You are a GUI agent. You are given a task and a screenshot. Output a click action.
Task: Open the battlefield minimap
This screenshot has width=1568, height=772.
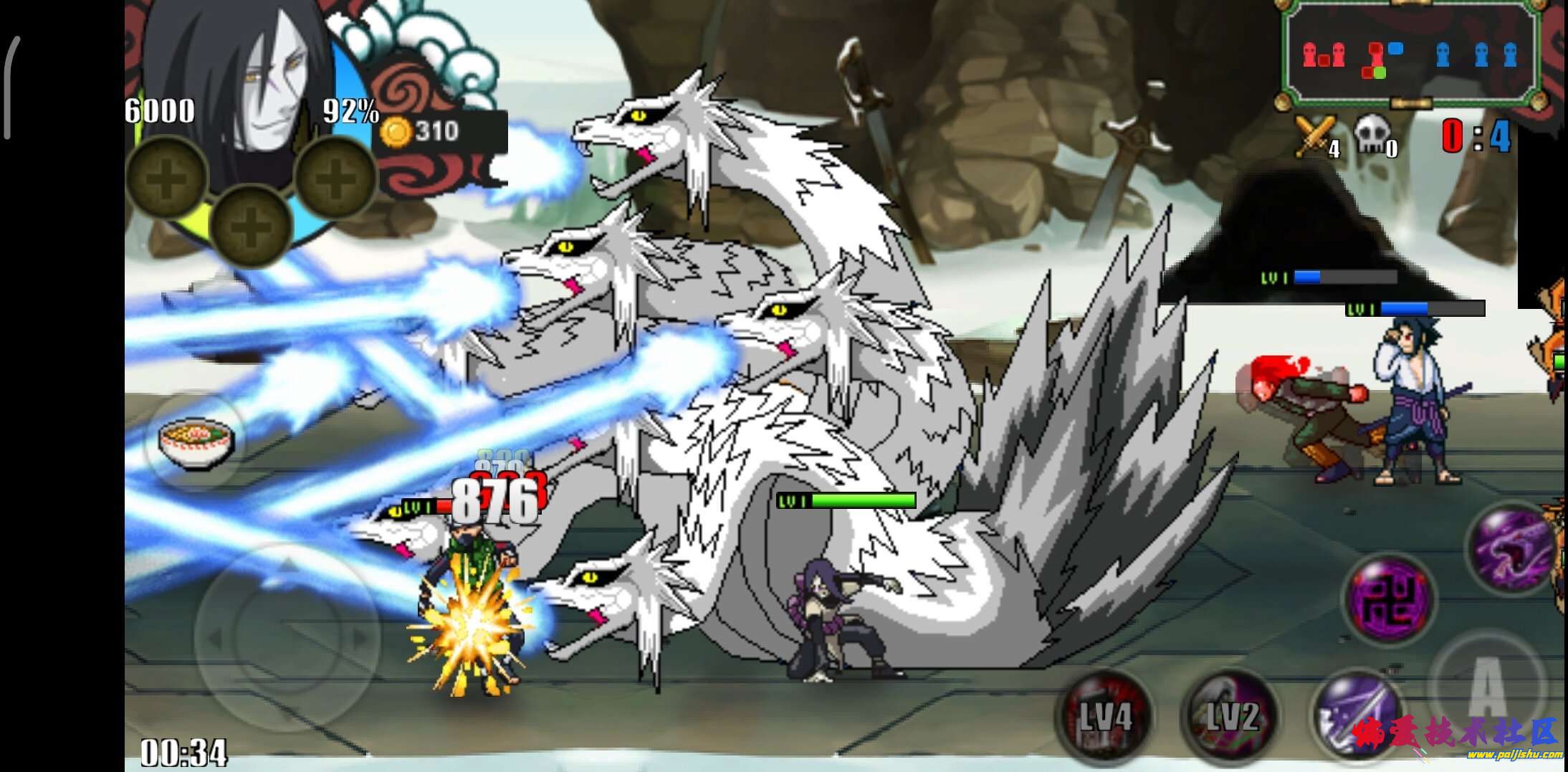(x=1410, y=55)
